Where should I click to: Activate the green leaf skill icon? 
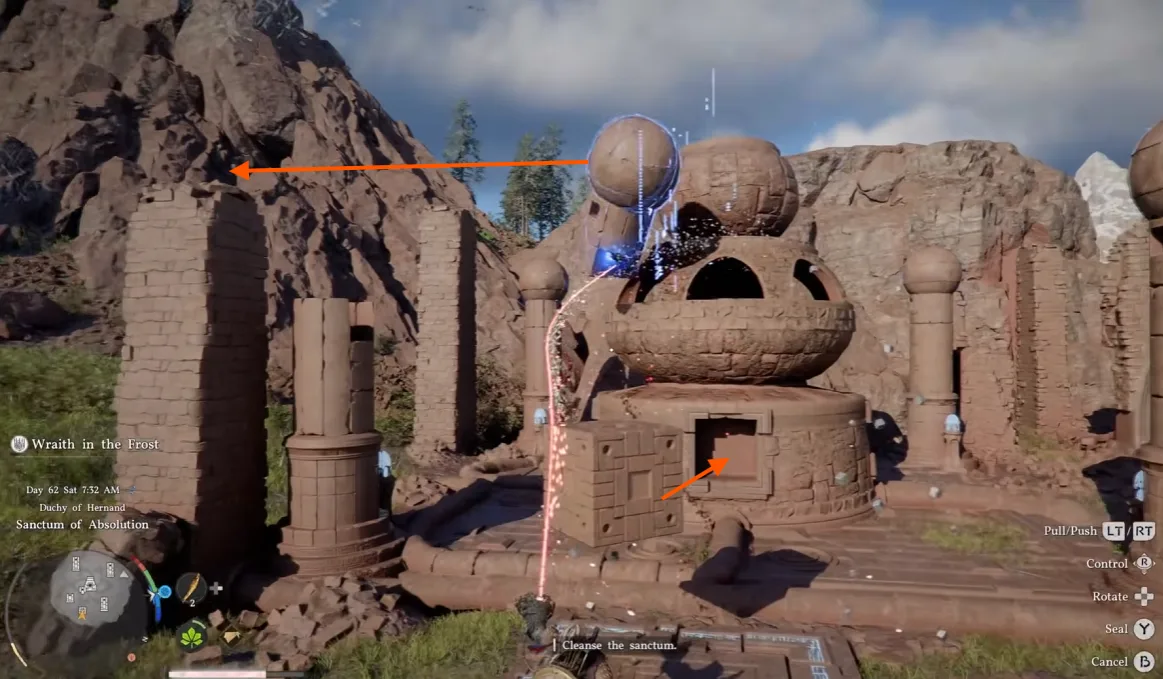(x=192, y=635)
